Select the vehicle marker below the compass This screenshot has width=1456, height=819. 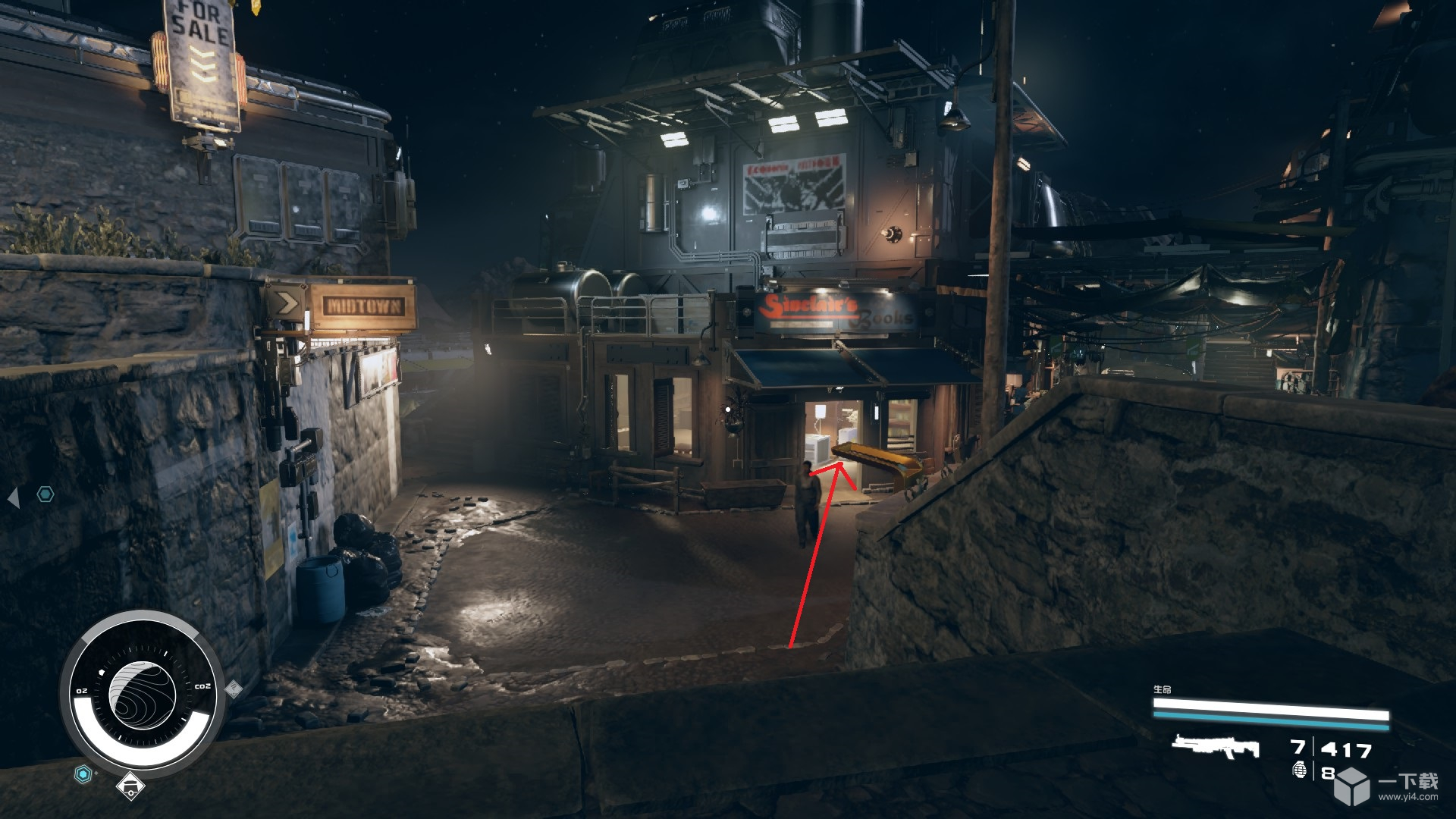point(130,787)
